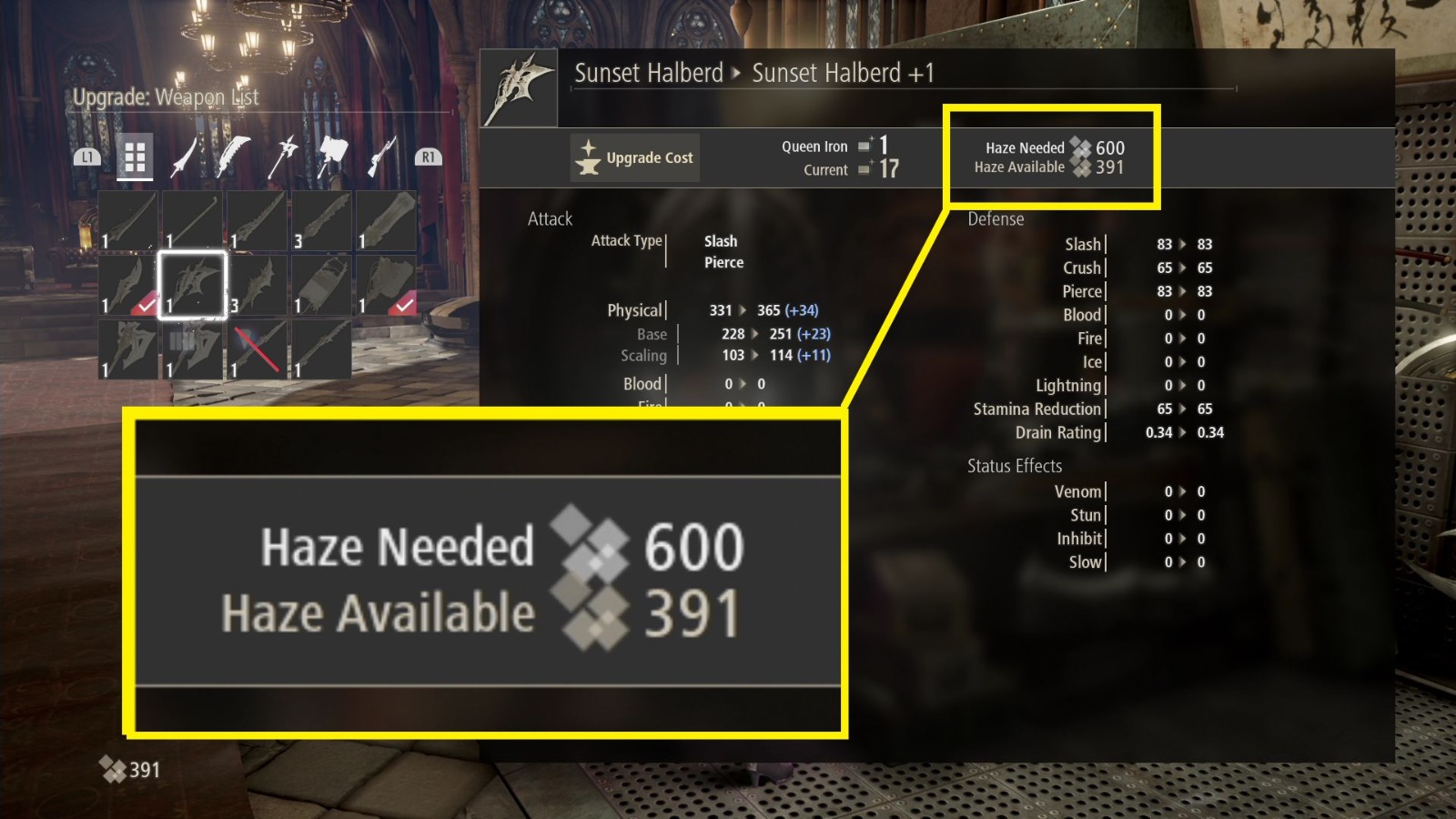Select the crossed-out unavailable weapon

pyautogui.click(x=258, y=349)
